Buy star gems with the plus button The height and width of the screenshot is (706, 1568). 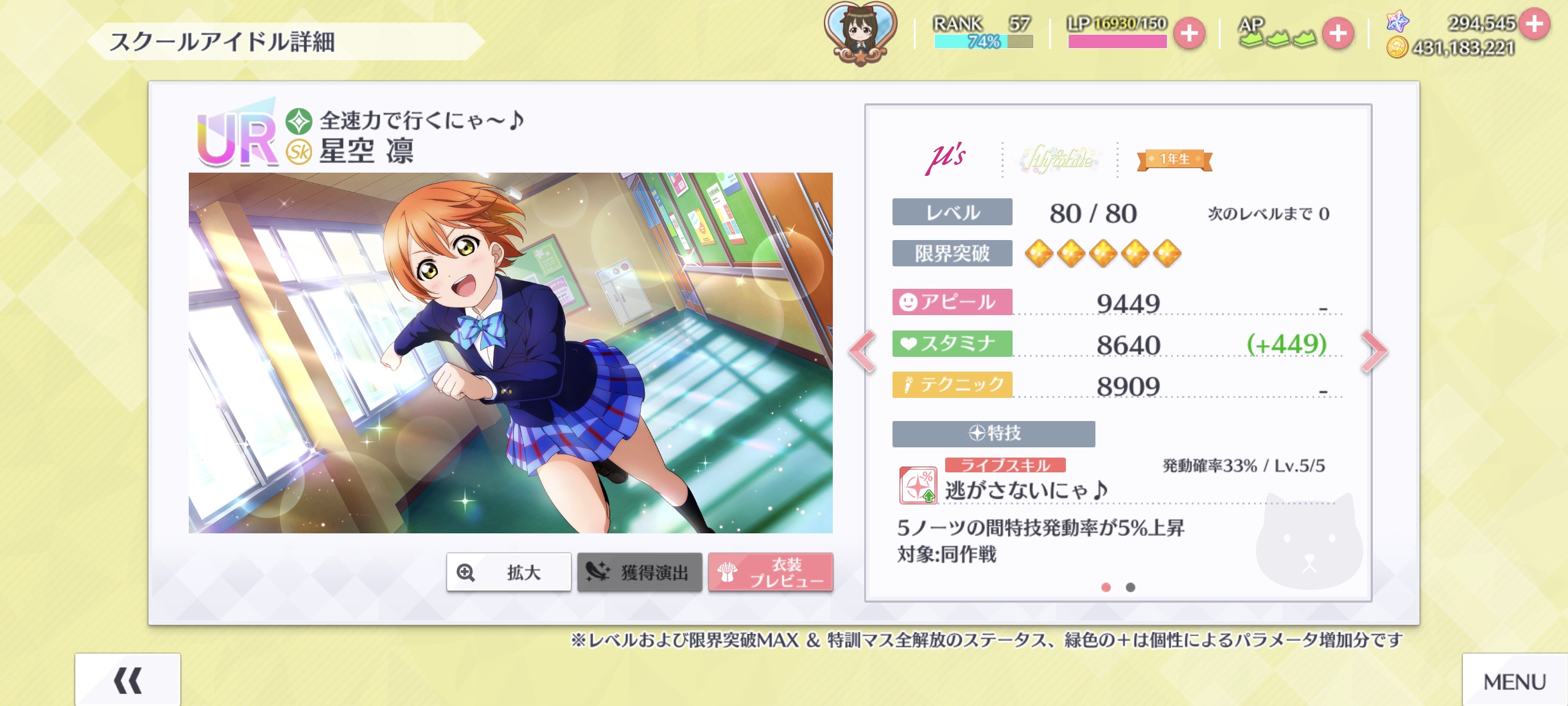pyautogui.click(x=1535, y=24)
